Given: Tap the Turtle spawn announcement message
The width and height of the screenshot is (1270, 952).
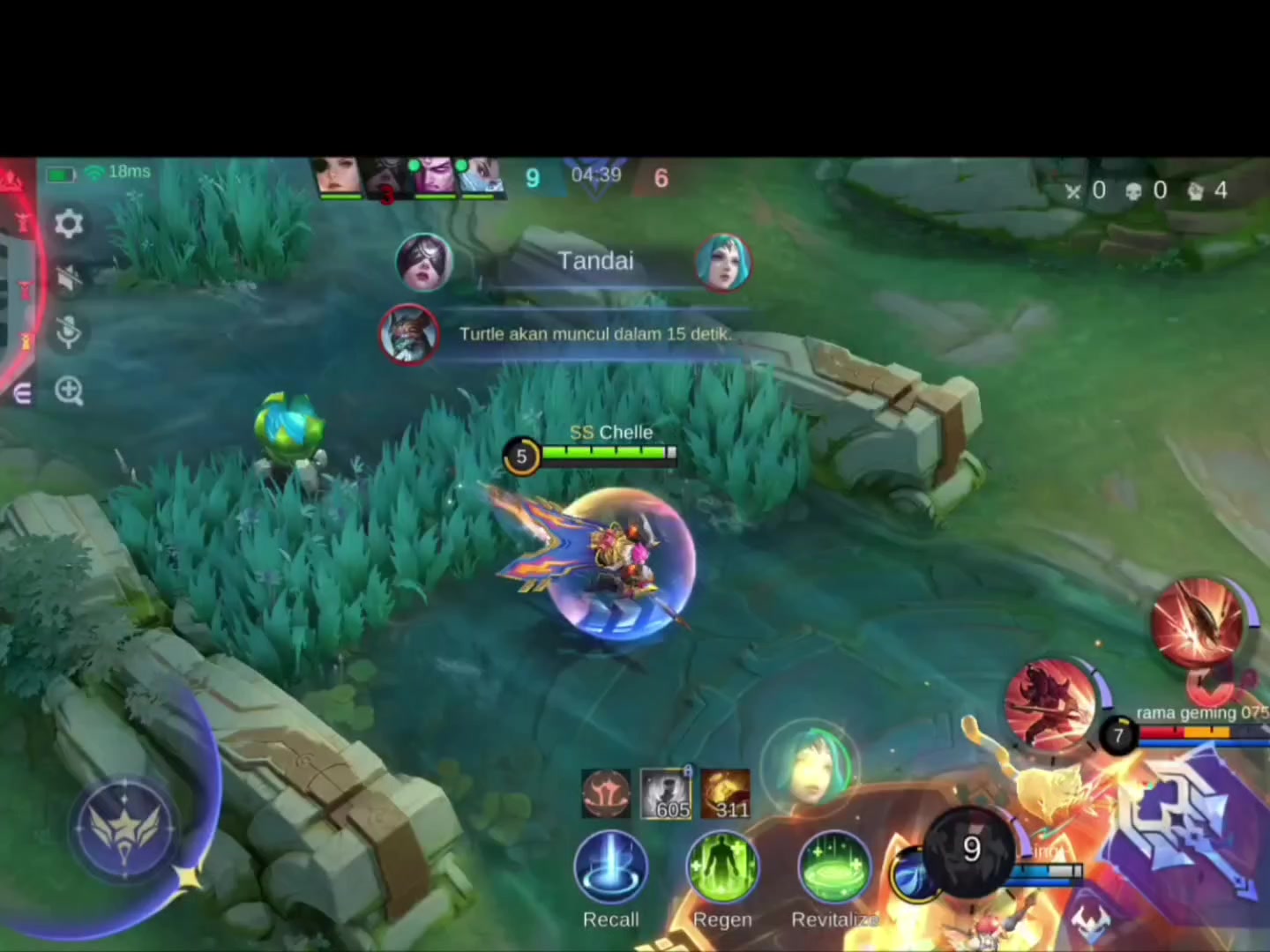Looking at the screenshot, I should point(595,334).
